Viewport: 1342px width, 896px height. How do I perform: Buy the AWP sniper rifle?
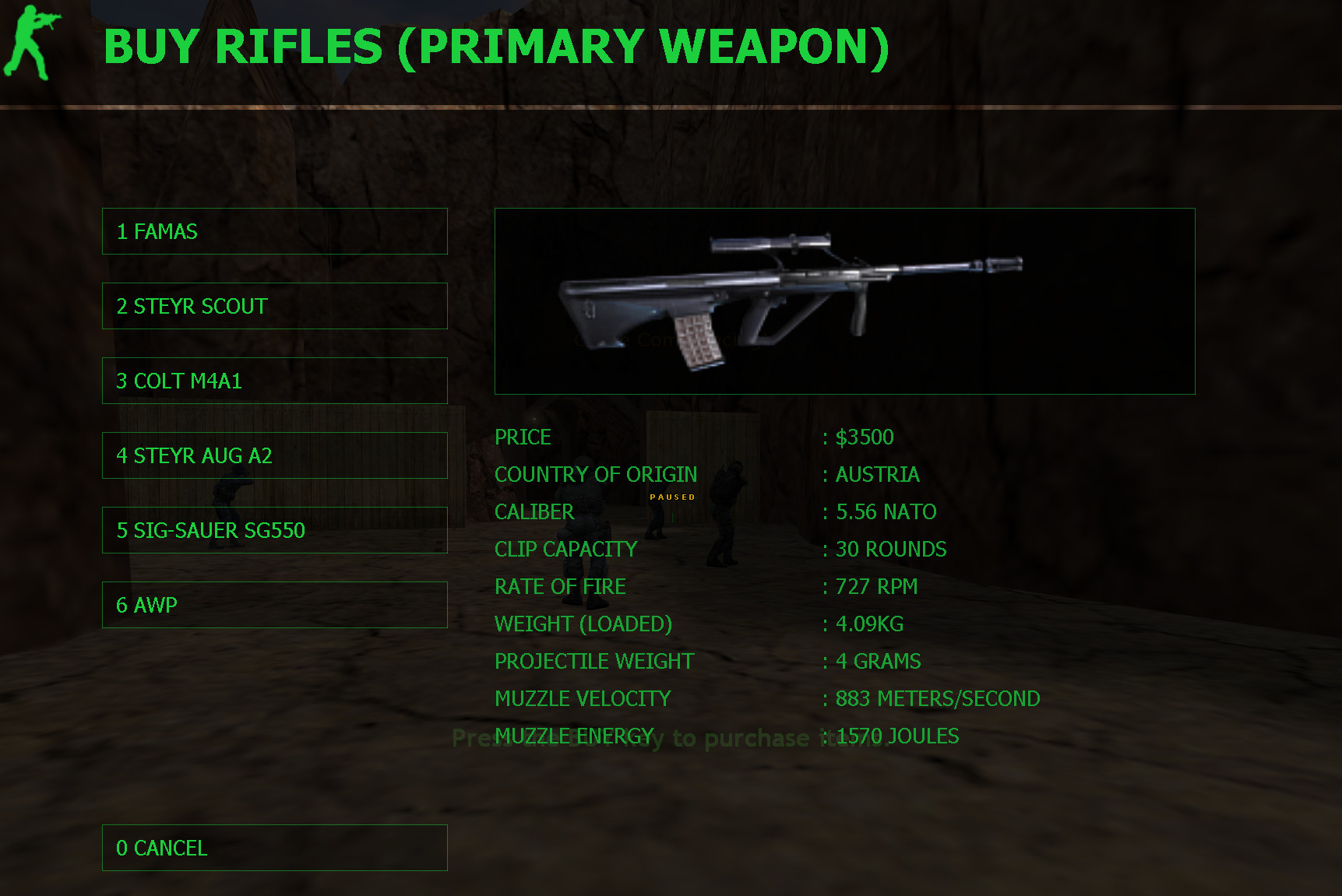click(274, 605)
